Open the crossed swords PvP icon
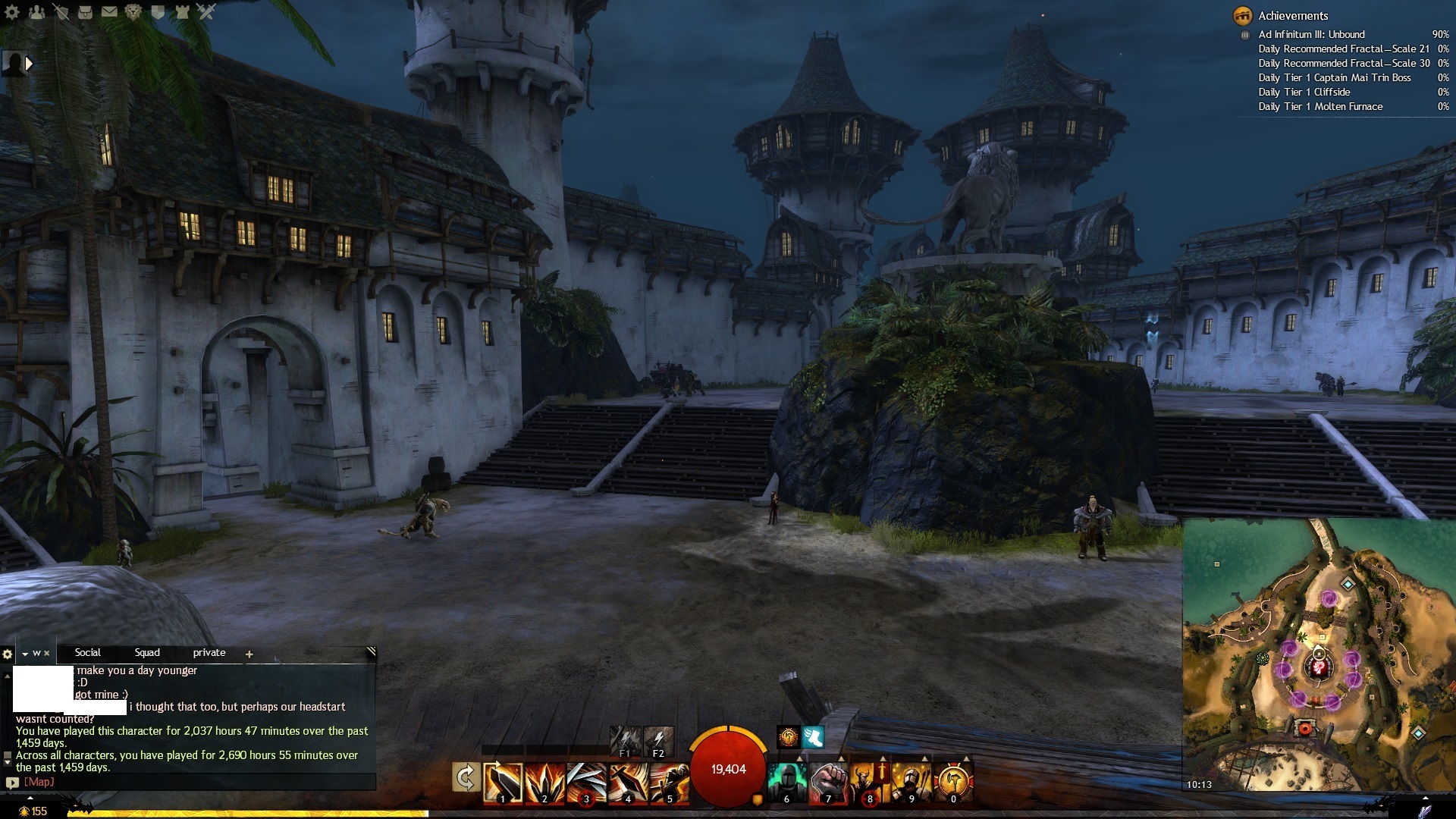1456x819 pixels. 206,11
